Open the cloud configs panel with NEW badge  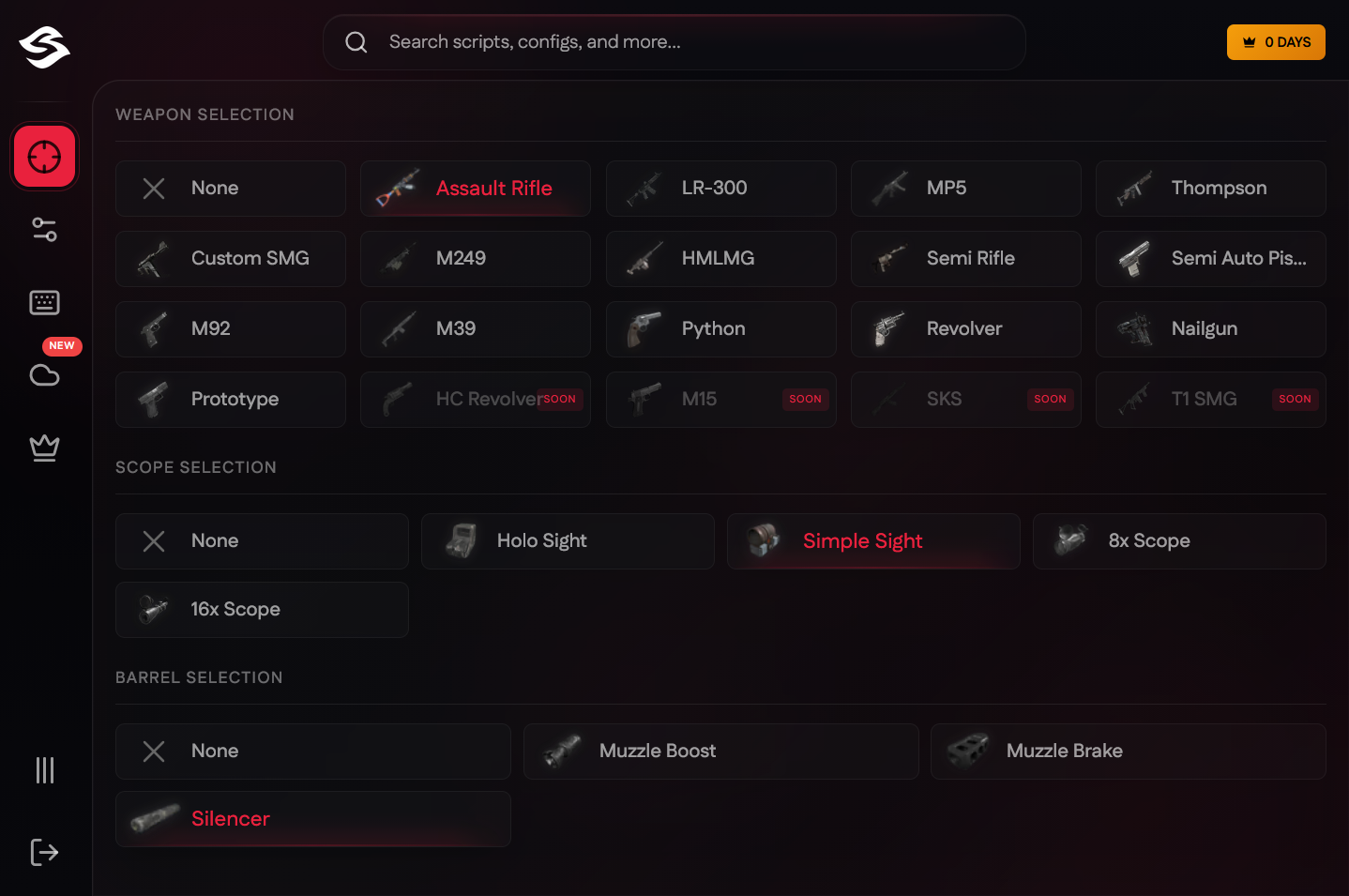pyautogui.click(x=44, y=374)
